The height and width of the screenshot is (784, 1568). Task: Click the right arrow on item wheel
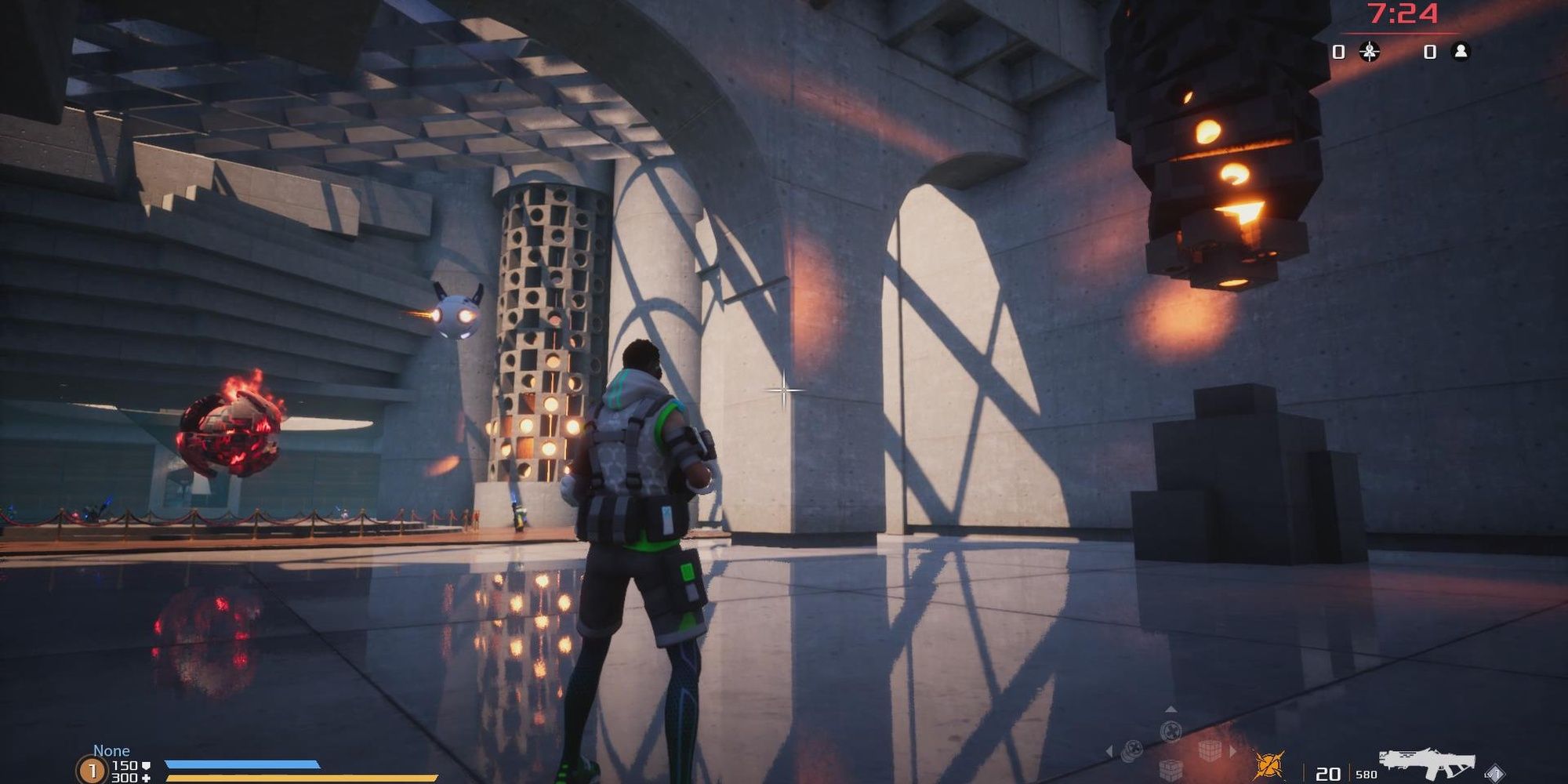[x=1232, y=751]
